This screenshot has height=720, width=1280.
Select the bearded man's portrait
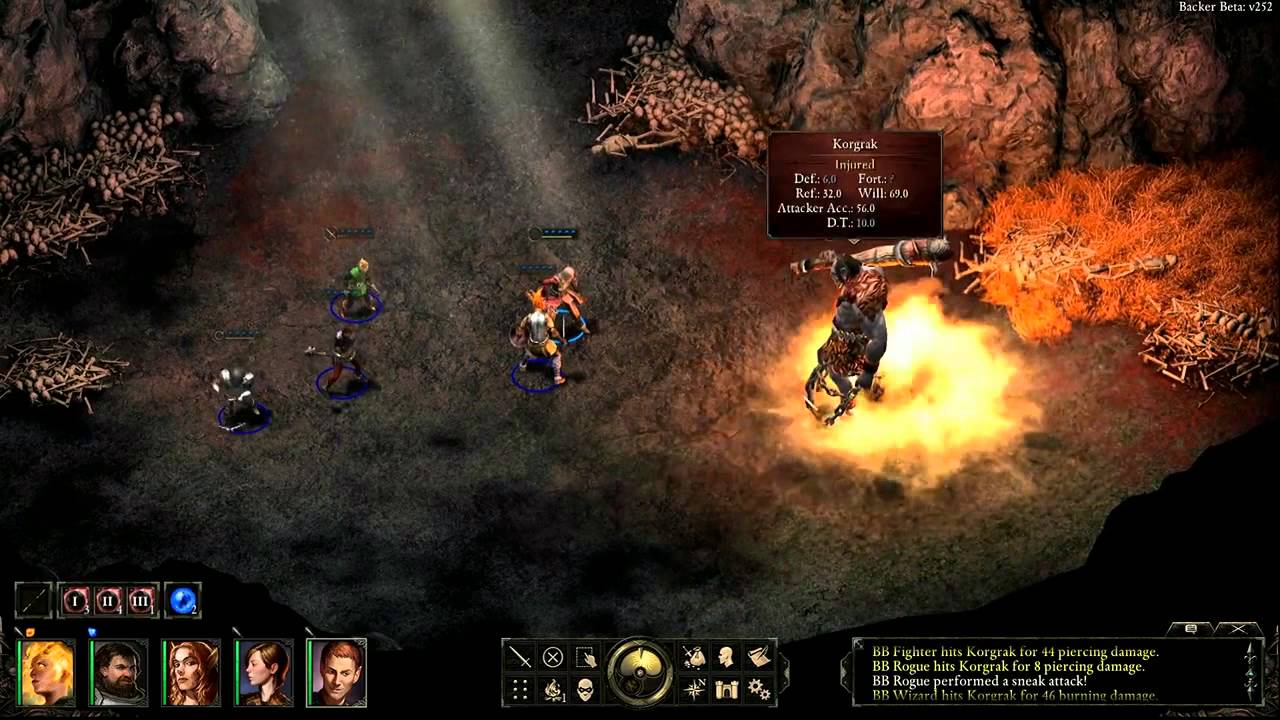(119, 672)
